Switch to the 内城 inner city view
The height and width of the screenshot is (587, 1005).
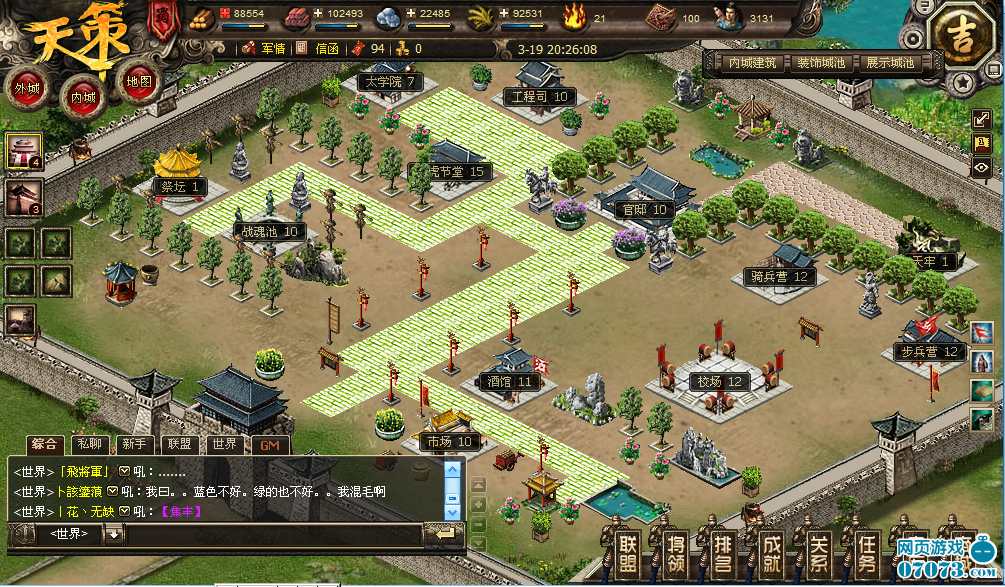click(x=83, y=97)
